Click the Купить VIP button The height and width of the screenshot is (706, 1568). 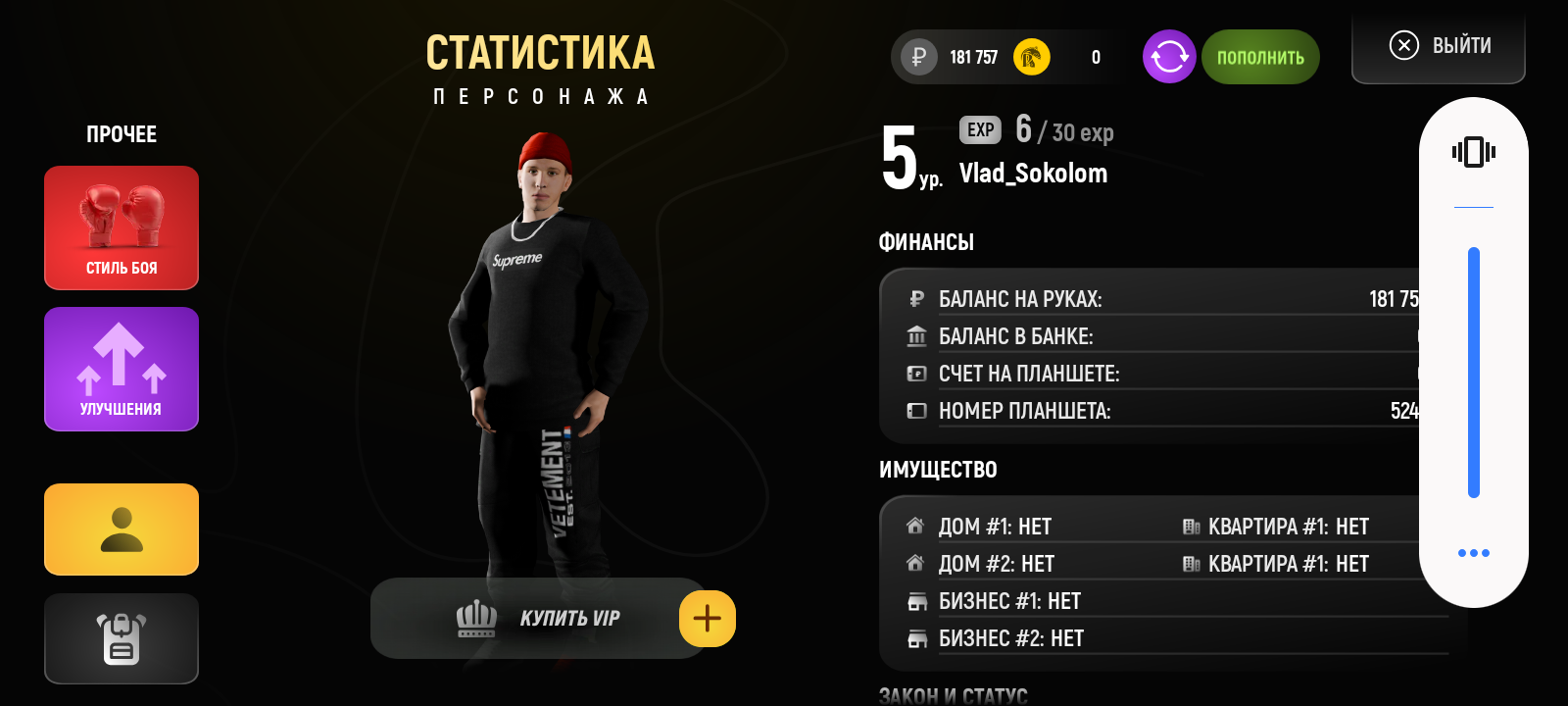tap(537, 619)
